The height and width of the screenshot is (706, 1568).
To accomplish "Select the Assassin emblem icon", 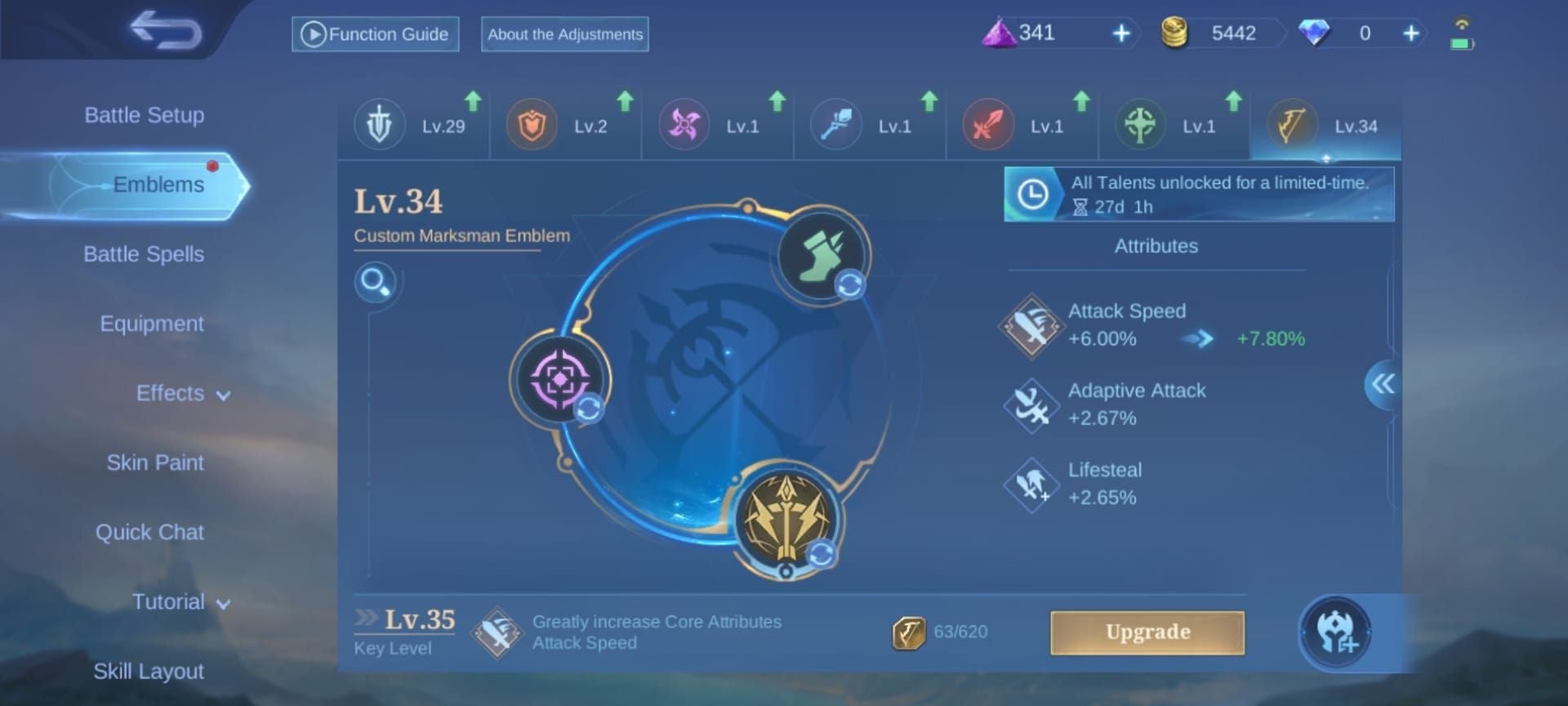I will pyautogui.click(x=686, y=125).
